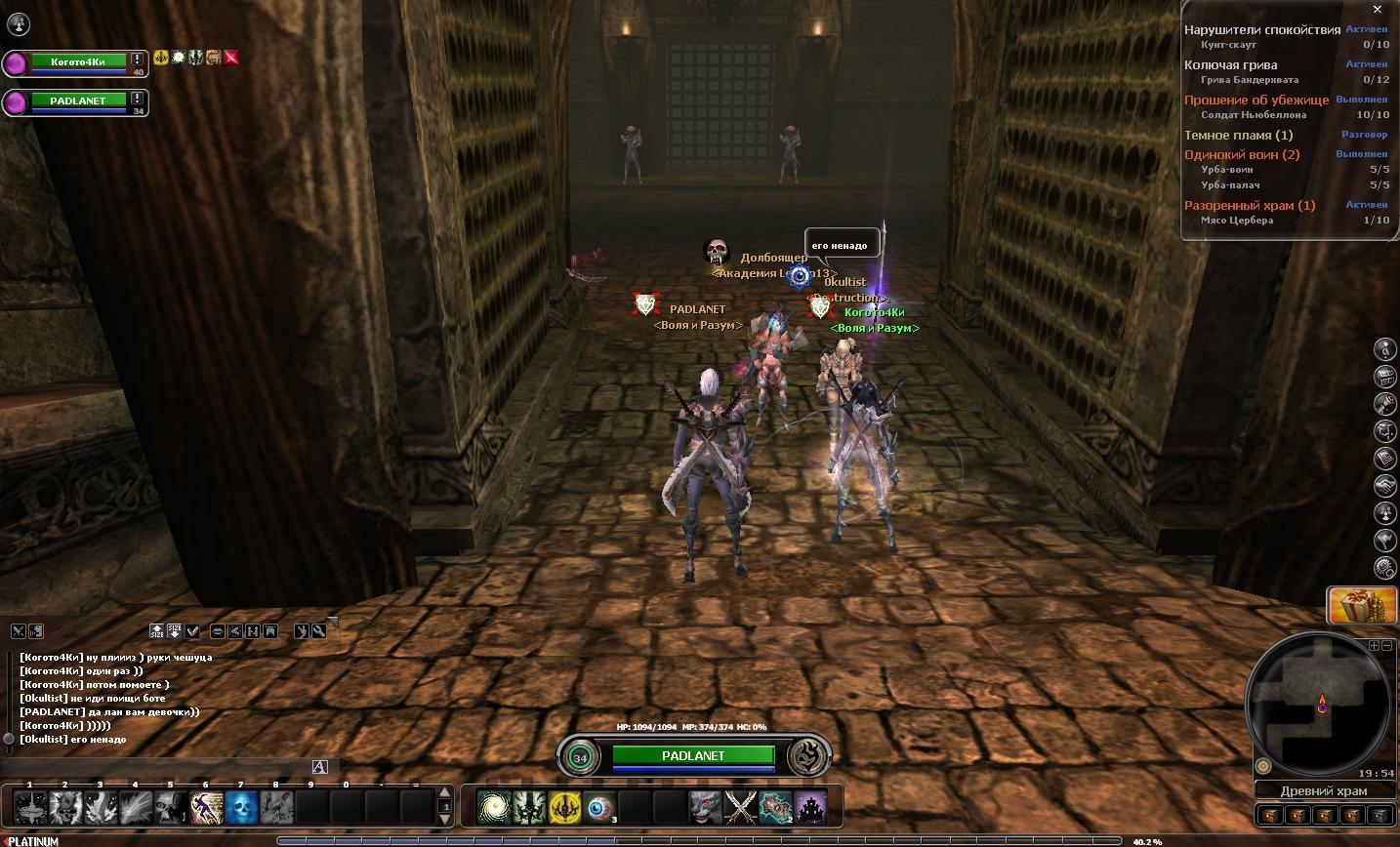Select the crossed swords attack icon
The image size is (1400, 847).
point(741,808)
